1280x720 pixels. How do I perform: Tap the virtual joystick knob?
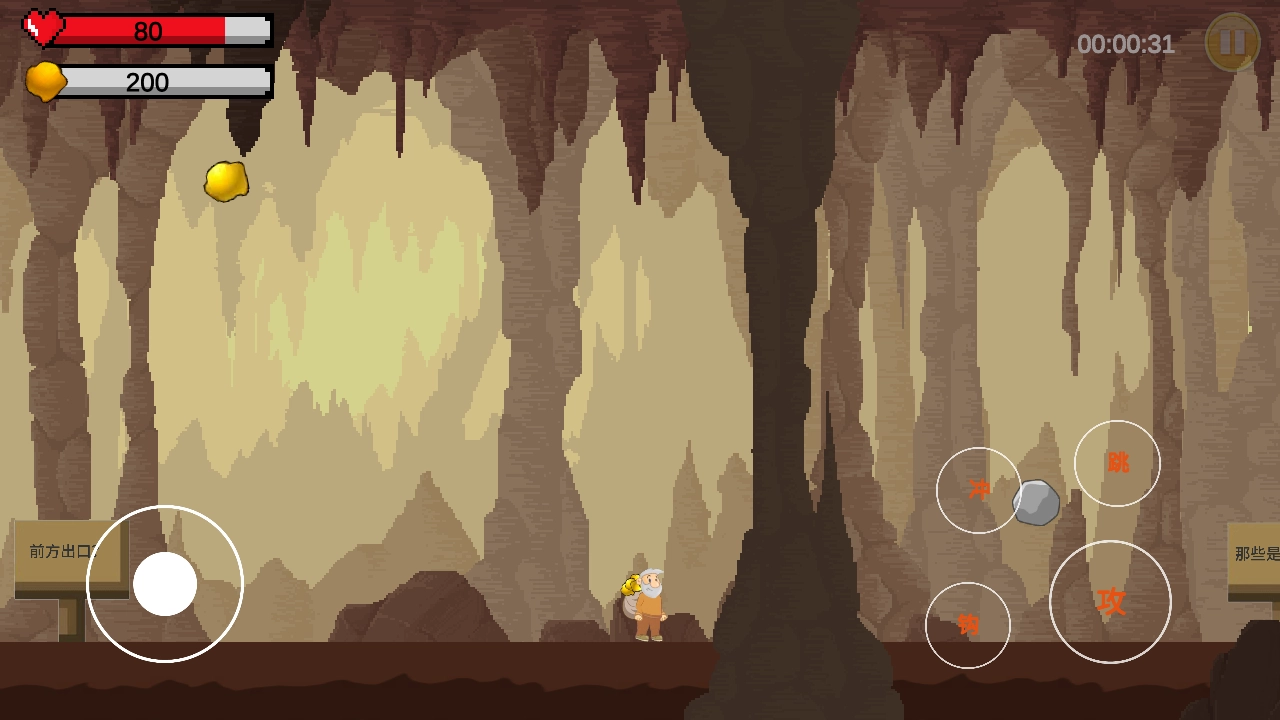point(165,584)
